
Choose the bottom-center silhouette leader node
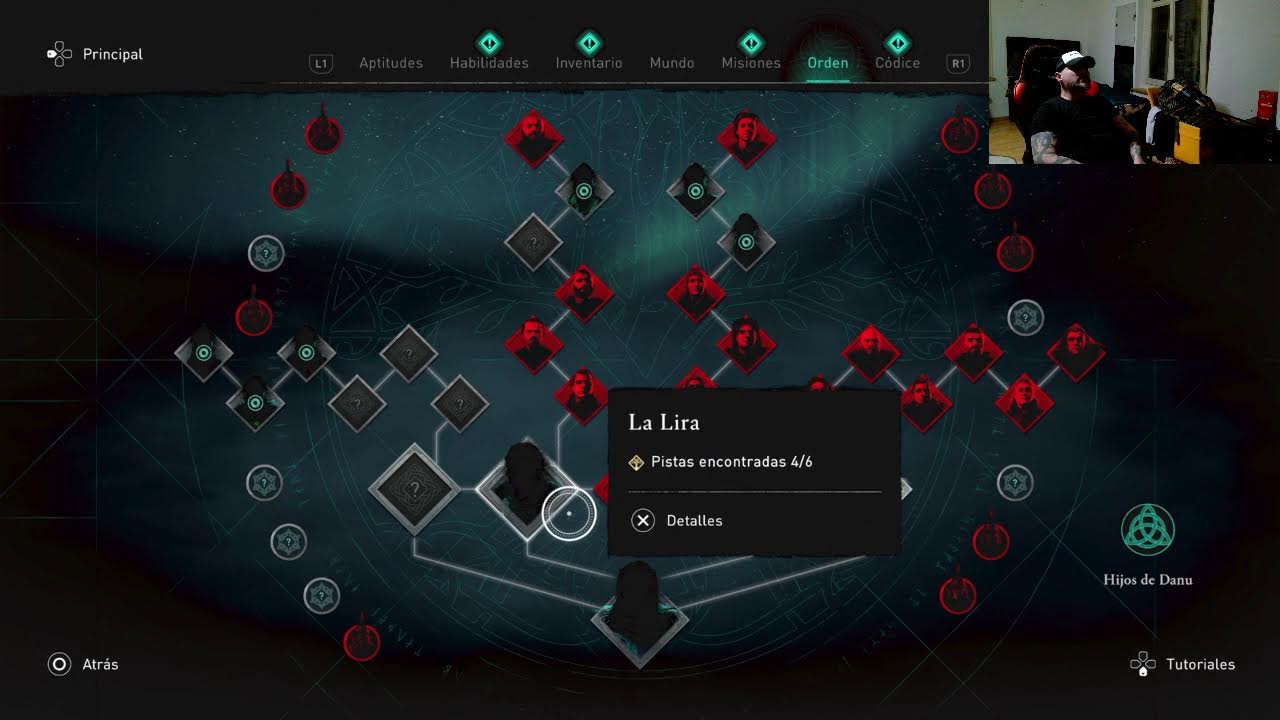click(x=640, y=612)
